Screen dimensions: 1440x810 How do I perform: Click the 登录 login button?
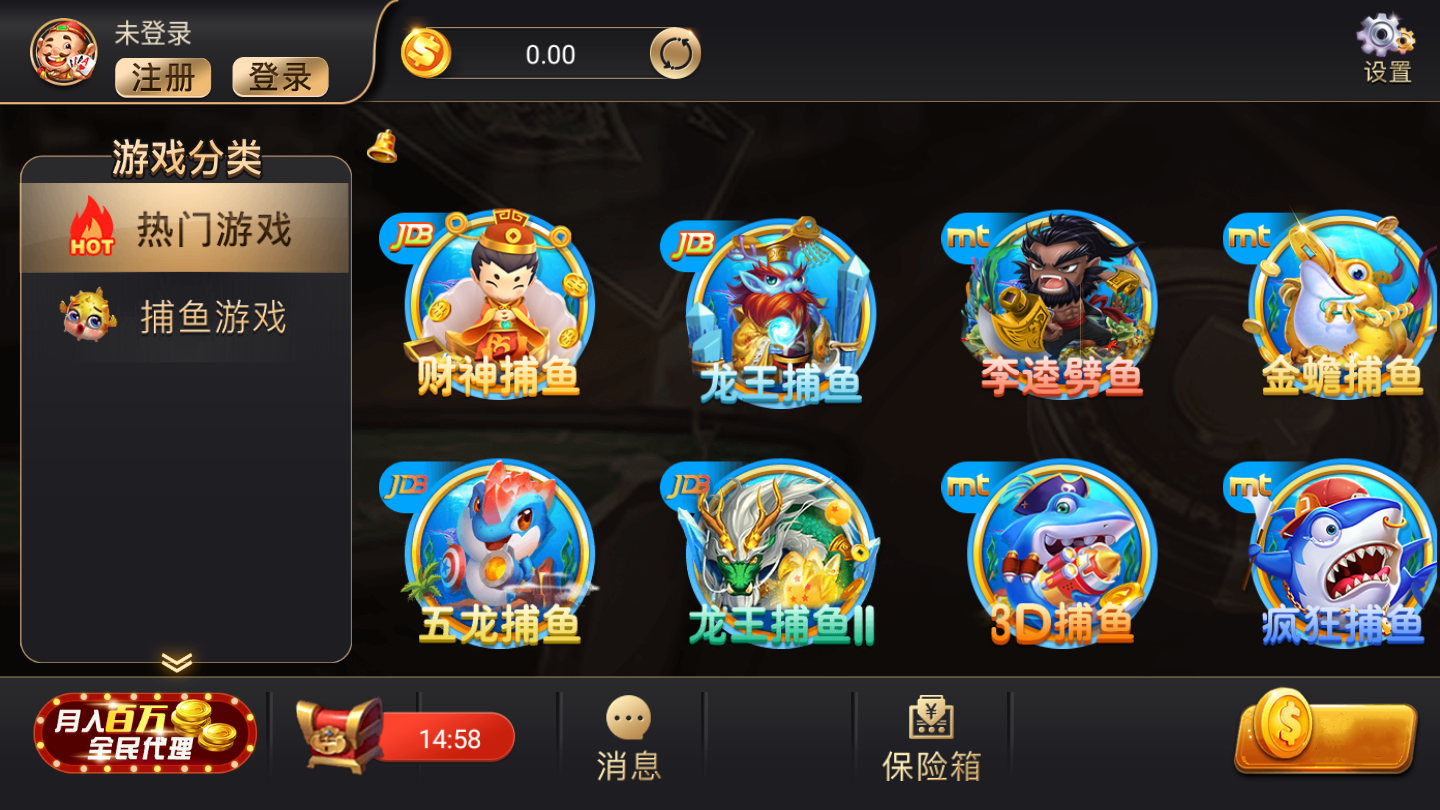(280, 78)
